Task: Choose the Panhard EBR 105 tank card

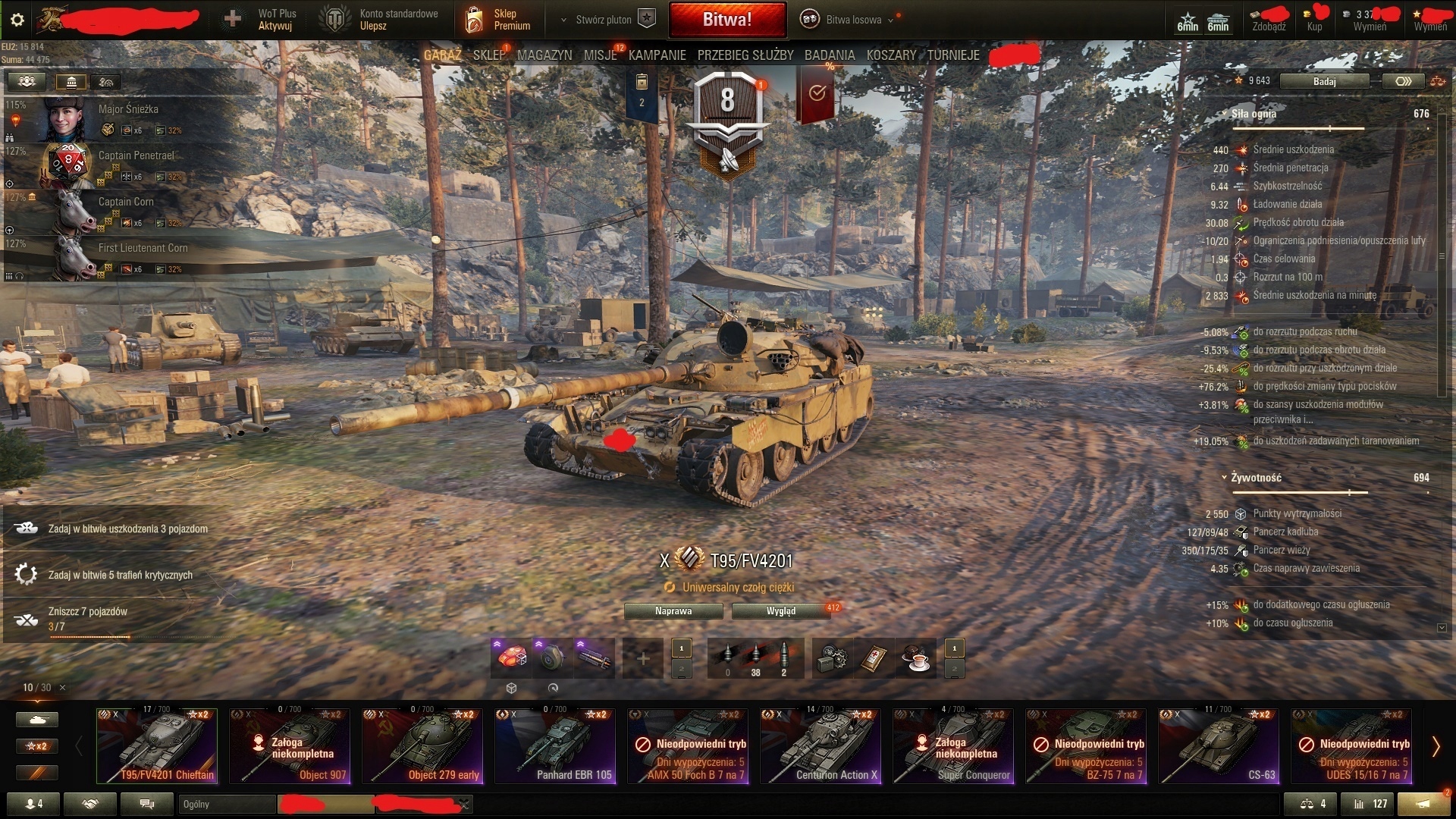Action: pos(555,746)
